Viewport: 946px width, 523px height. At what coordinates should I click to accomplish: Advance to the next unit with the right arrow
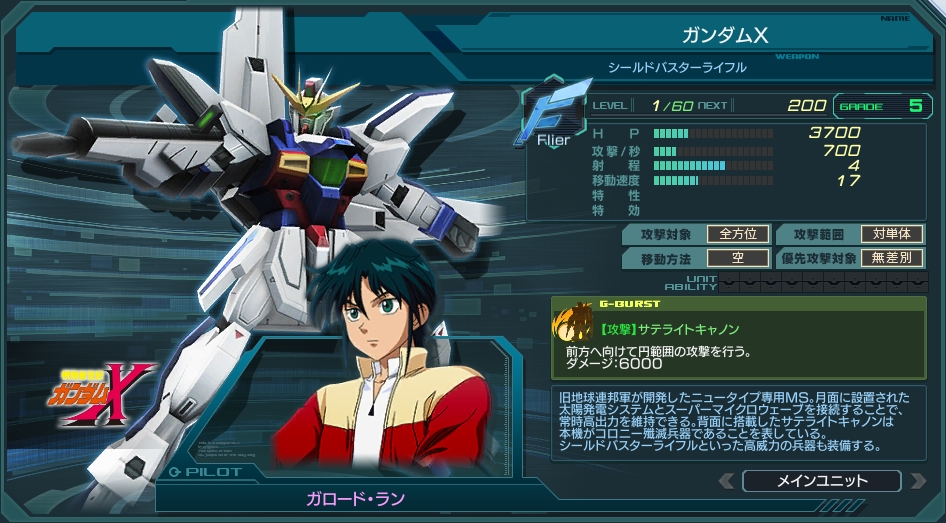(917, 481)
